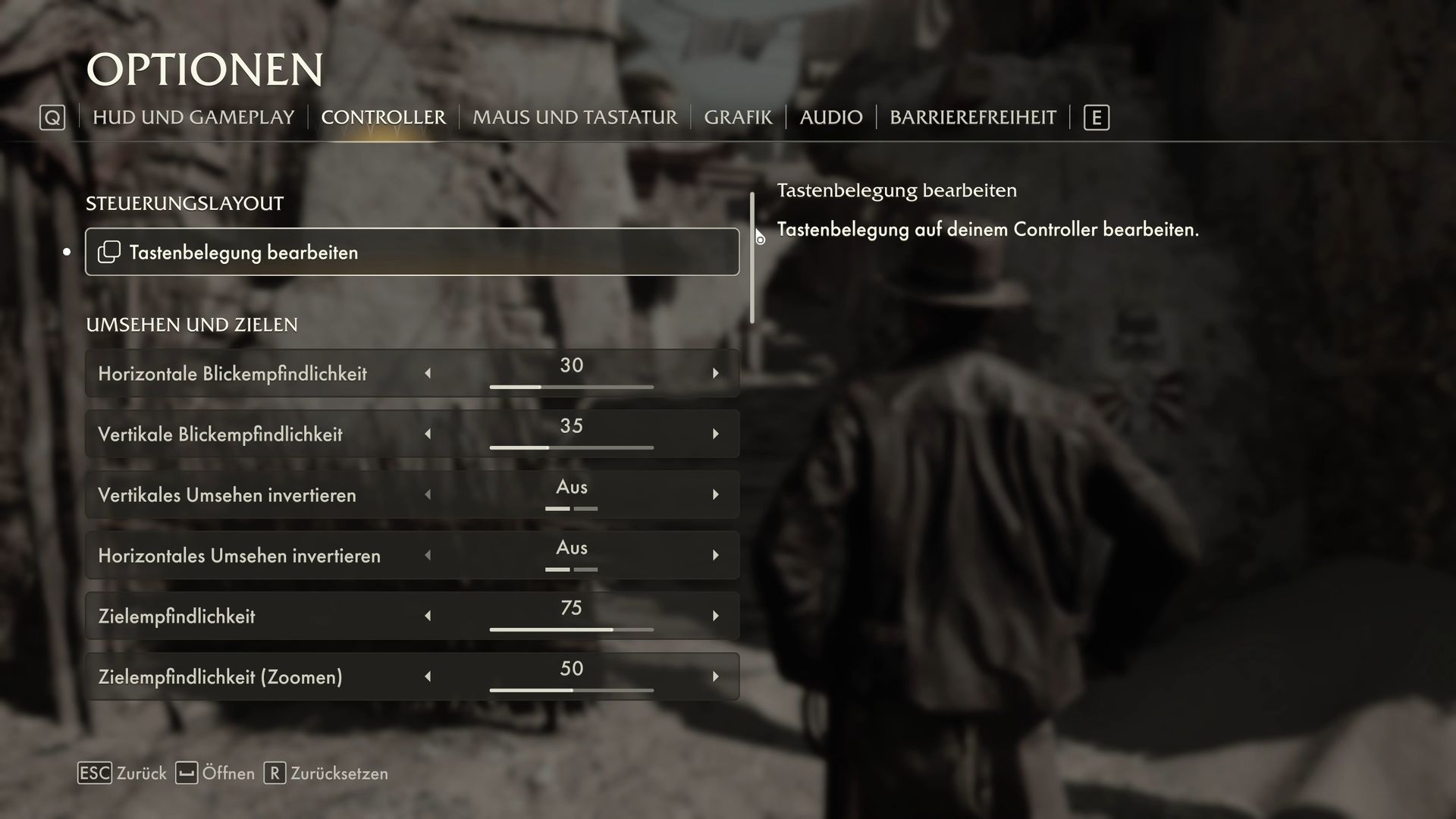
Task: Toggle Horizontales Umsehen invertieren with right arrow
Action: click(x=715, y=555)
